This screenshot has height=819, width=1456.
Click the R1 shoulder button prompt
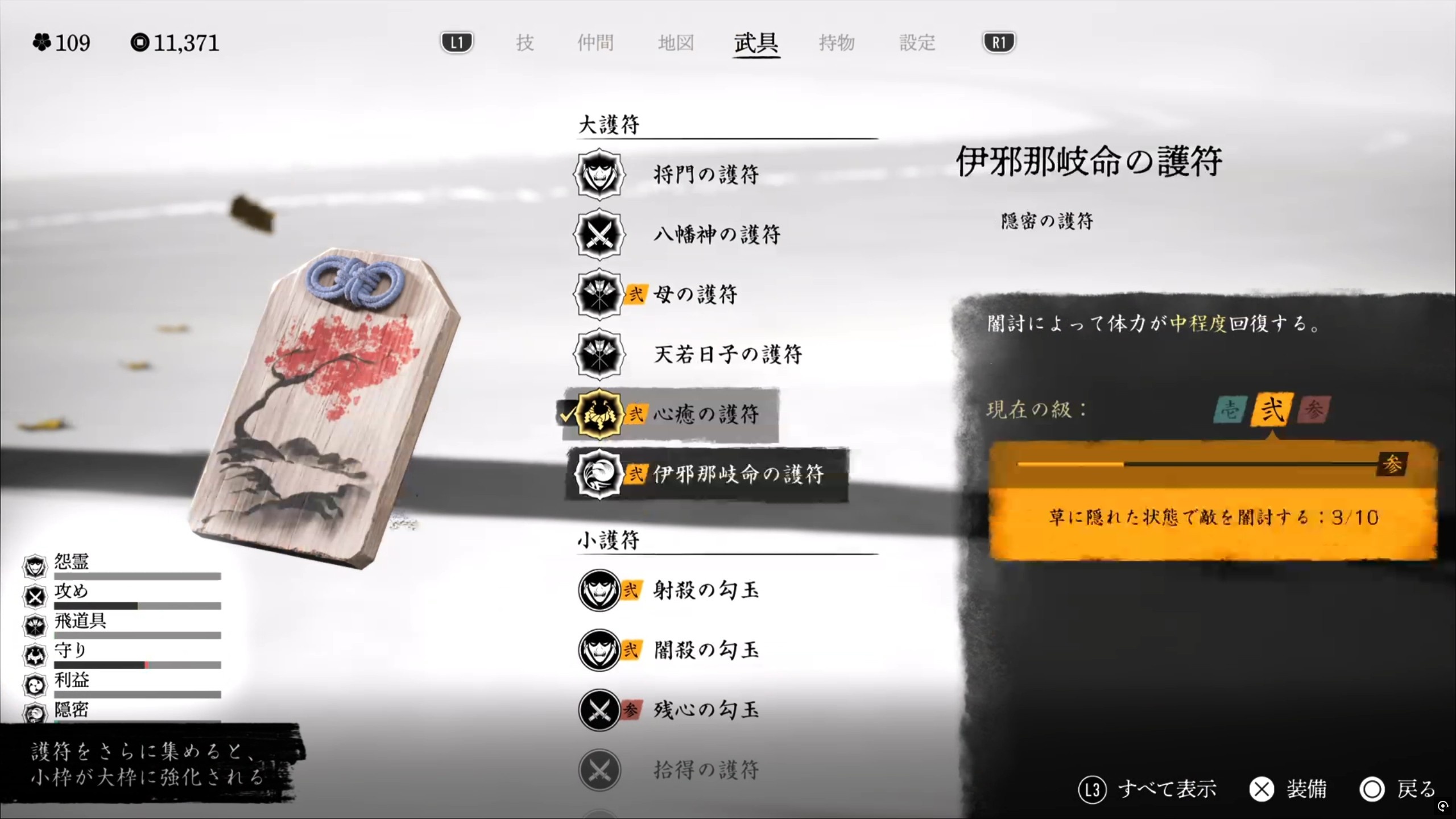tap(998, 42)
